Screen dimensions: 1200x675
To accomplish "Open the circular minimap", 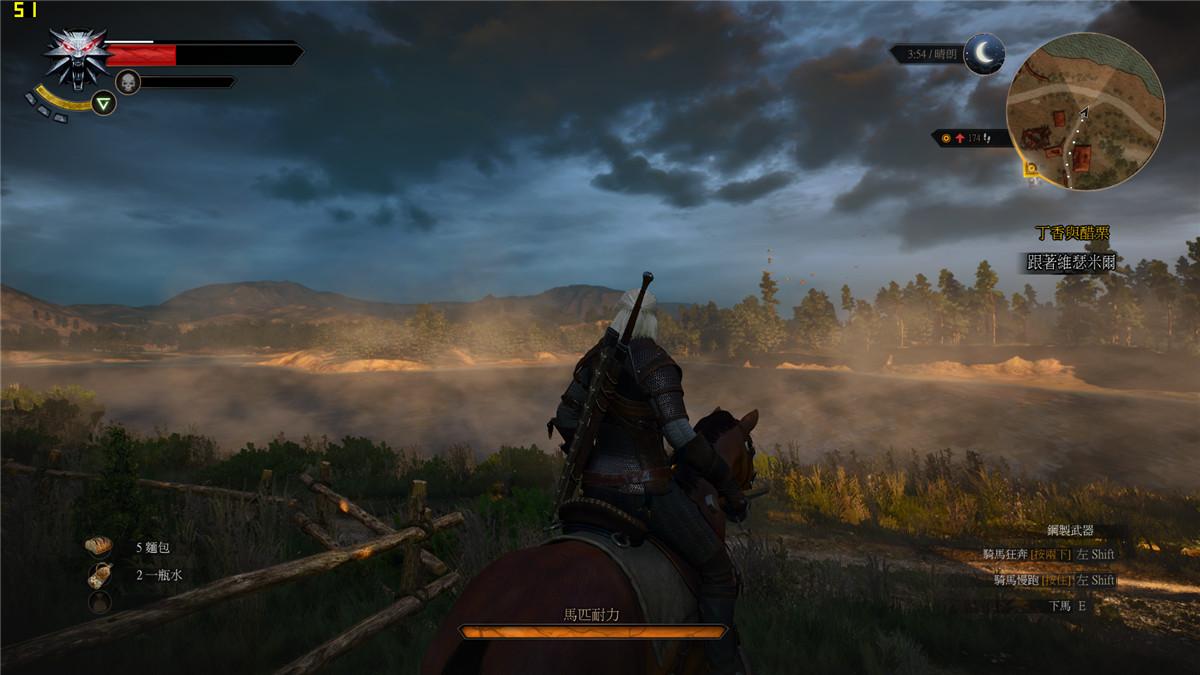I will (x=1085, y=111).
